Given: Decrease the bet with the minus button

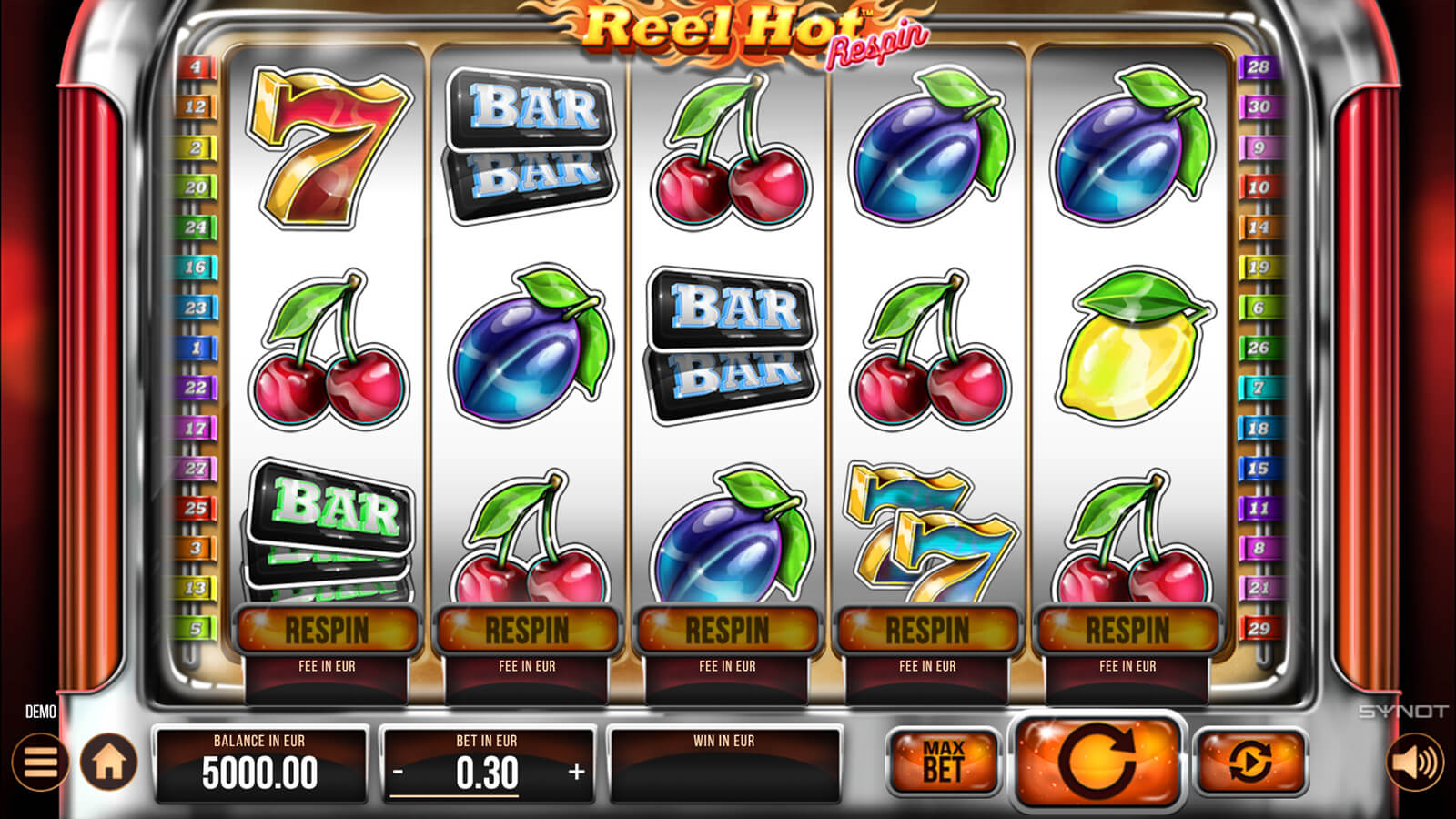Looking at the screenshot, I should [x=399, y=773].
